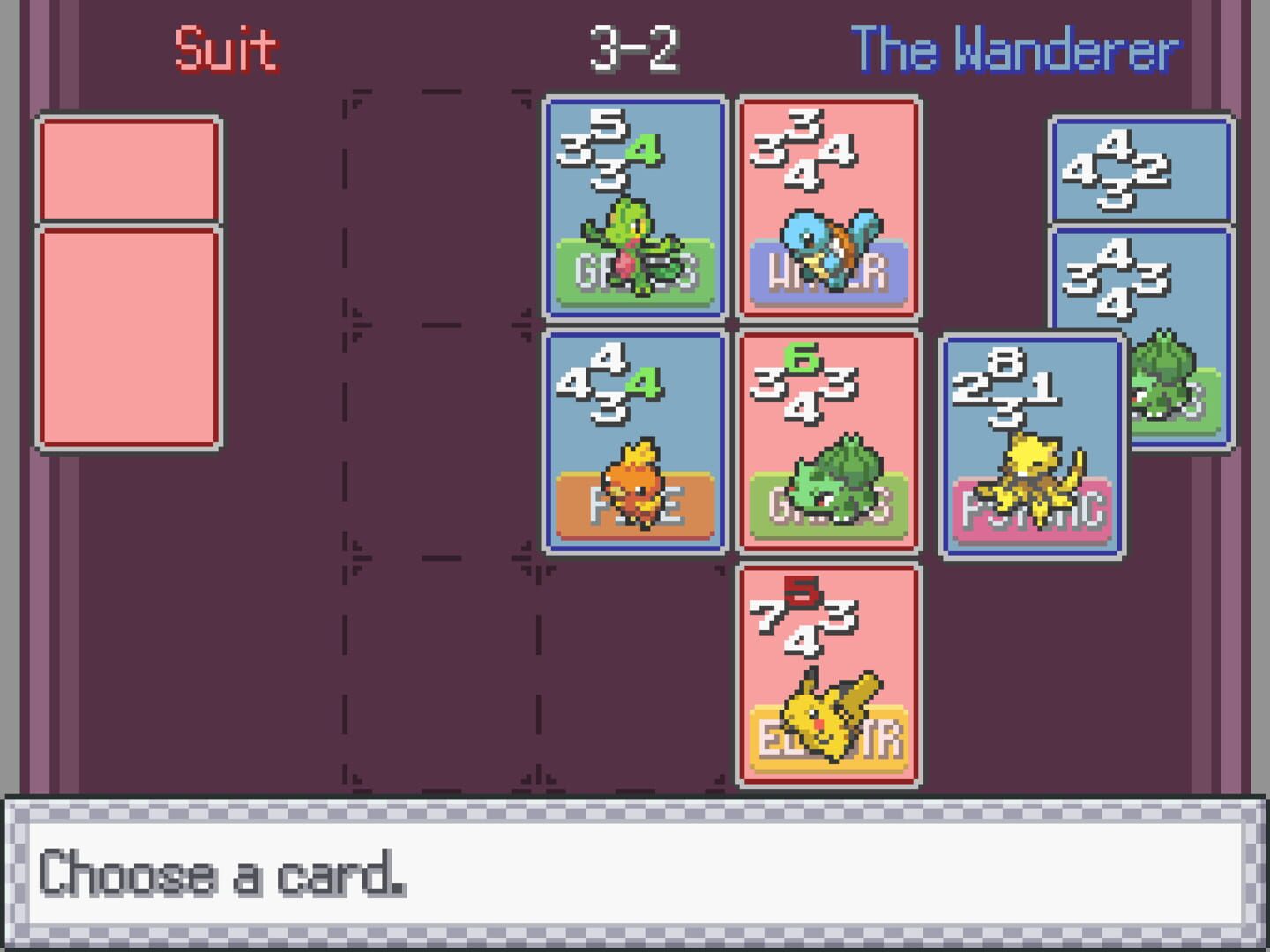The width and height of the screenshot is (1270, 952).
Task: Select the Treecko Grass card
Action: click(631, 207)
